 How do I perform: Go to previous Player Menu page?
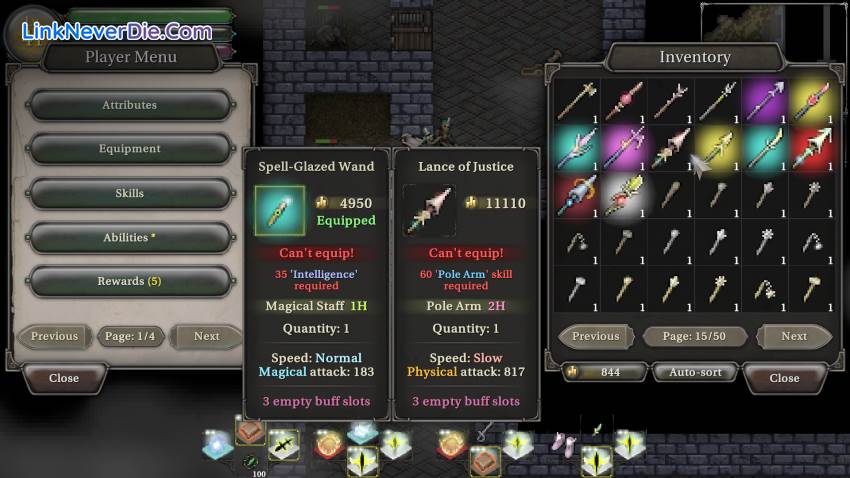pos(54,336)
